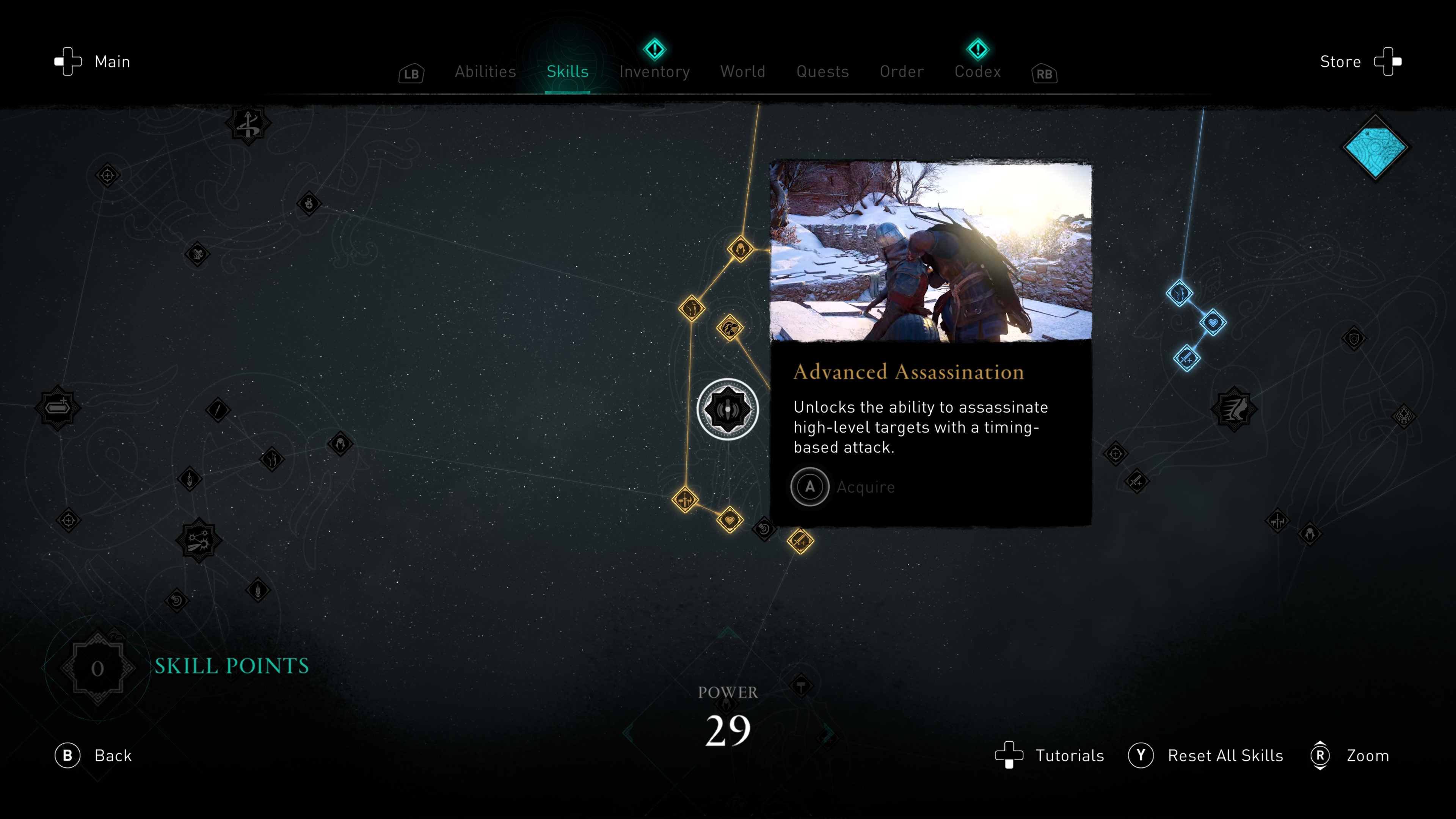Switch to the Codex tab
Image resolution: width=1456 pixels, height=819 pixels.
(977, 72)
